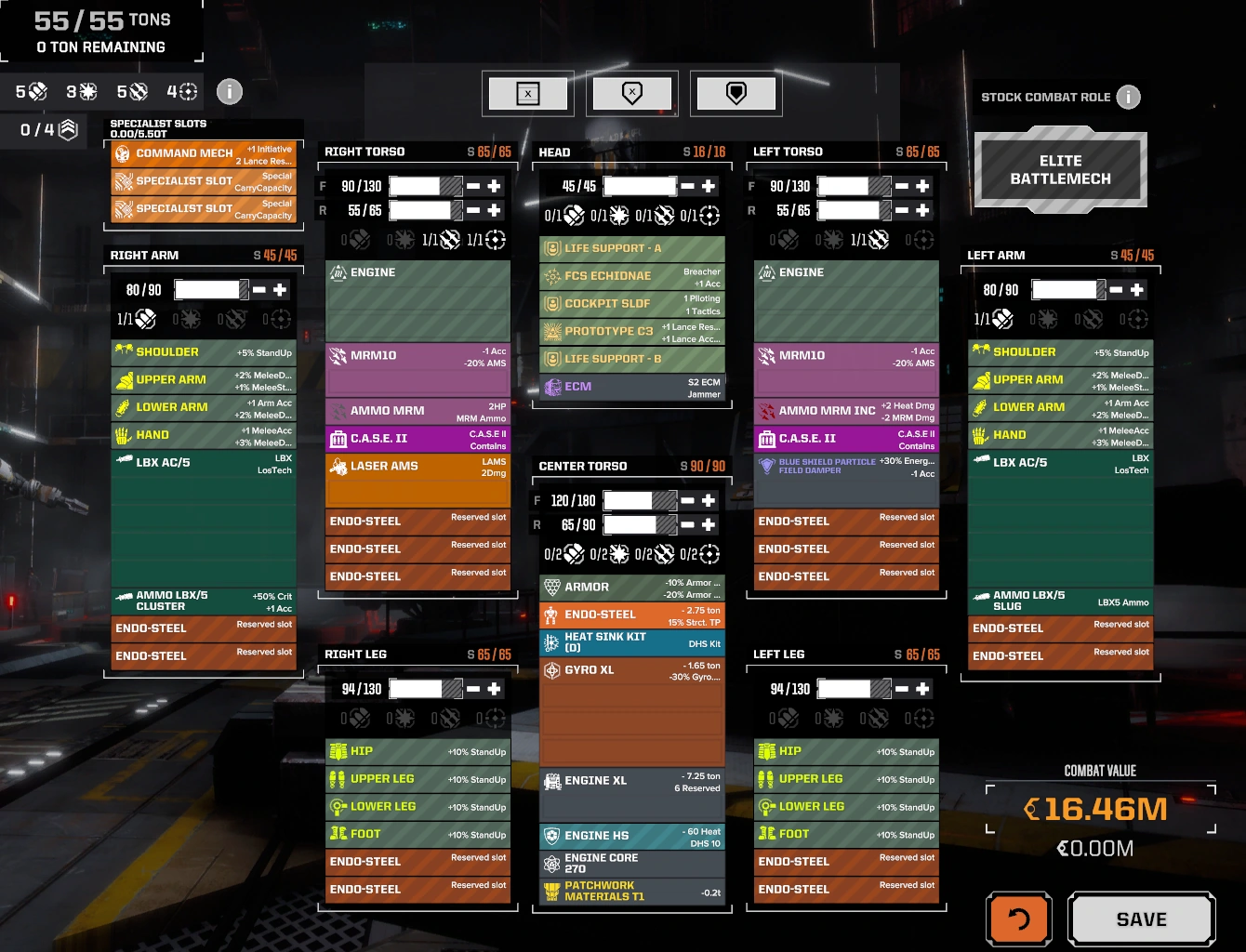Click the energy hardpoint icon under Left Torso armor

(x=832, y=239)
